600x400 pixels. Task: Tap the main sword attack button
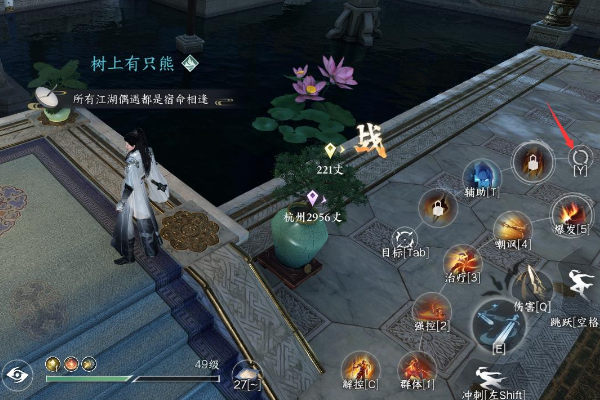[497, 324]
